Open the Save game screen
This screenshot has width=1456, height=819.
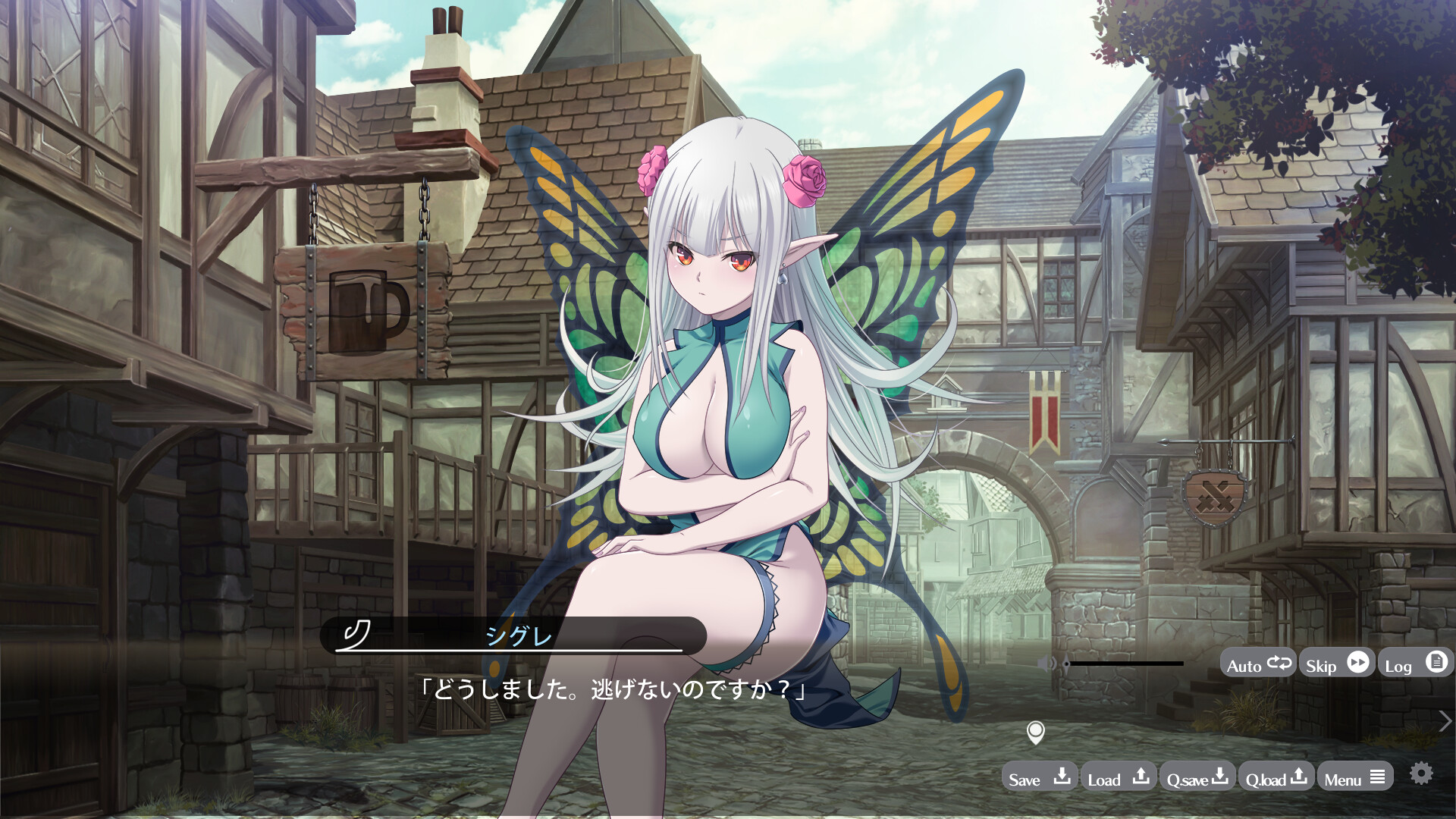[1039, 778]
